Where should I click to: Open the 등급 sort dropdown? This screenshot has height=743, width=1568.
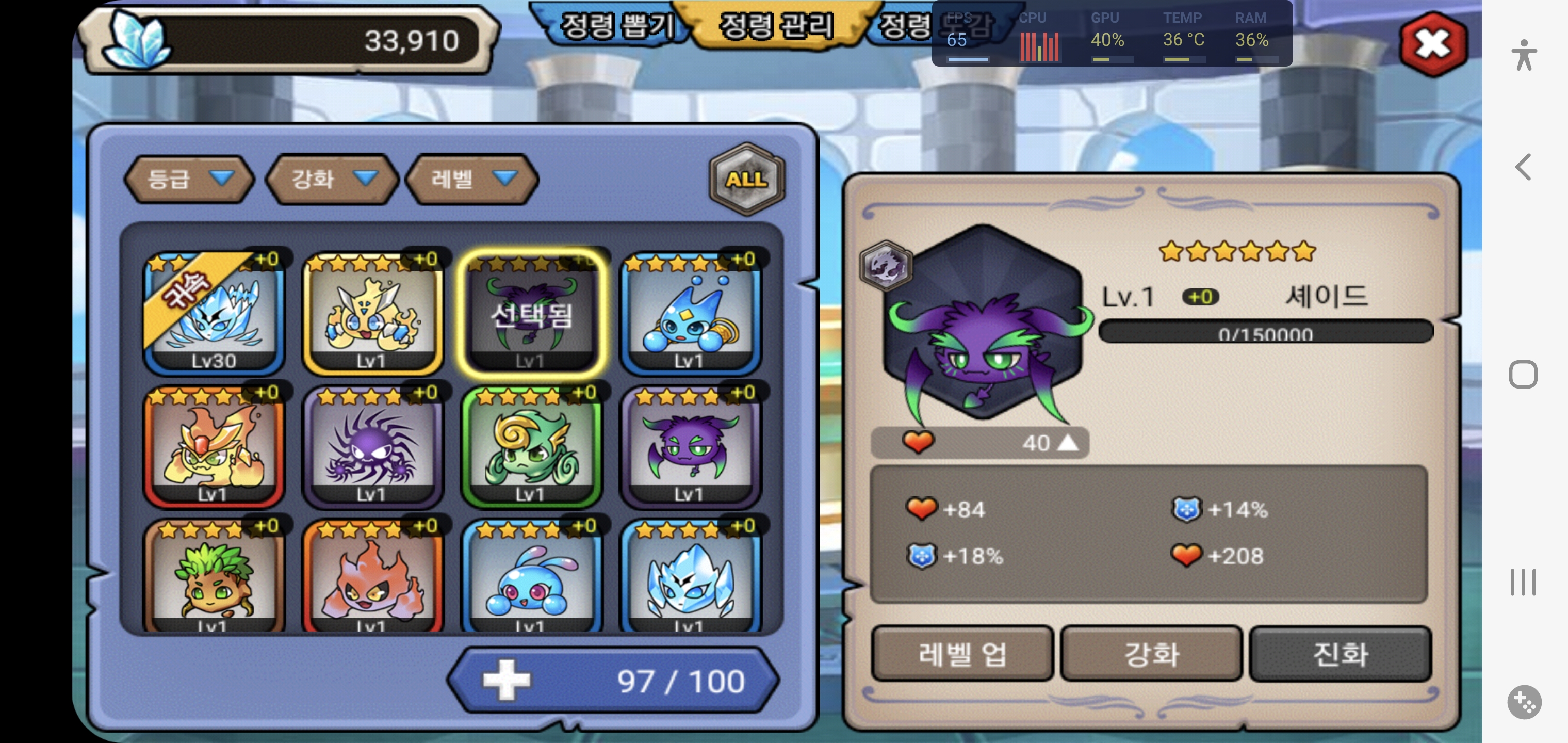click(189, 179)
